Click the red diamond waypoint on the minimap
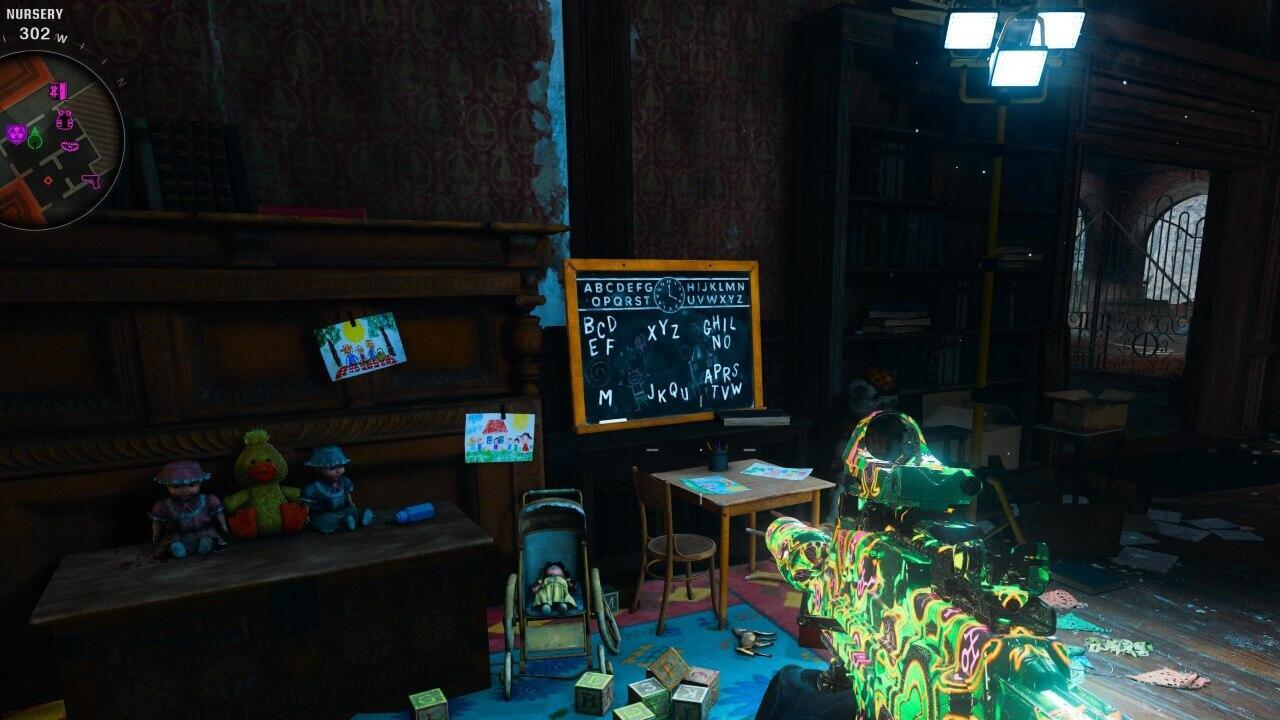Viewport: 1280px width, 720px height. [49, 181]
